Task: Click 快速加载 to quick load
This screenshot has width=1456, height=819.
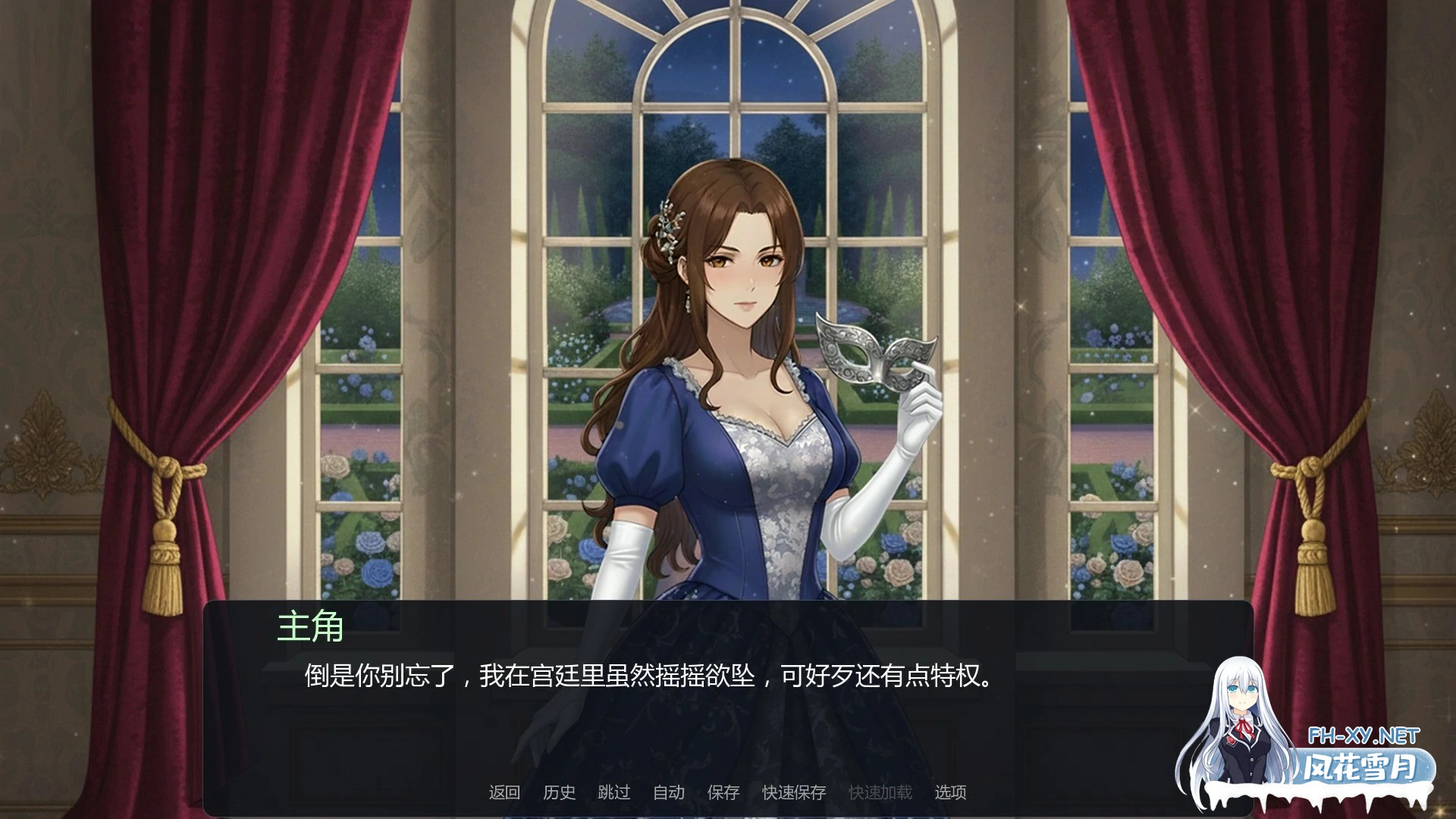Action: 880,790
